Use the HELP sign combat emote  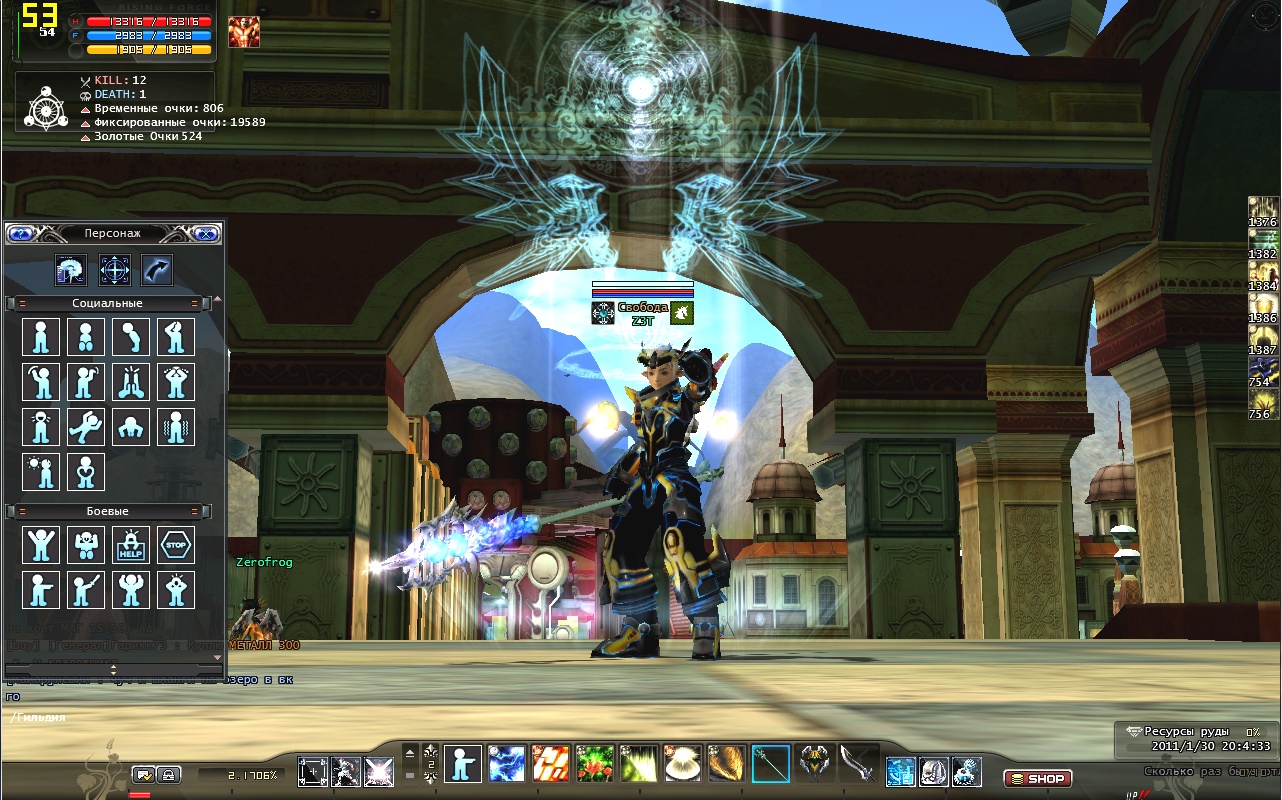(x=131, y=545)
